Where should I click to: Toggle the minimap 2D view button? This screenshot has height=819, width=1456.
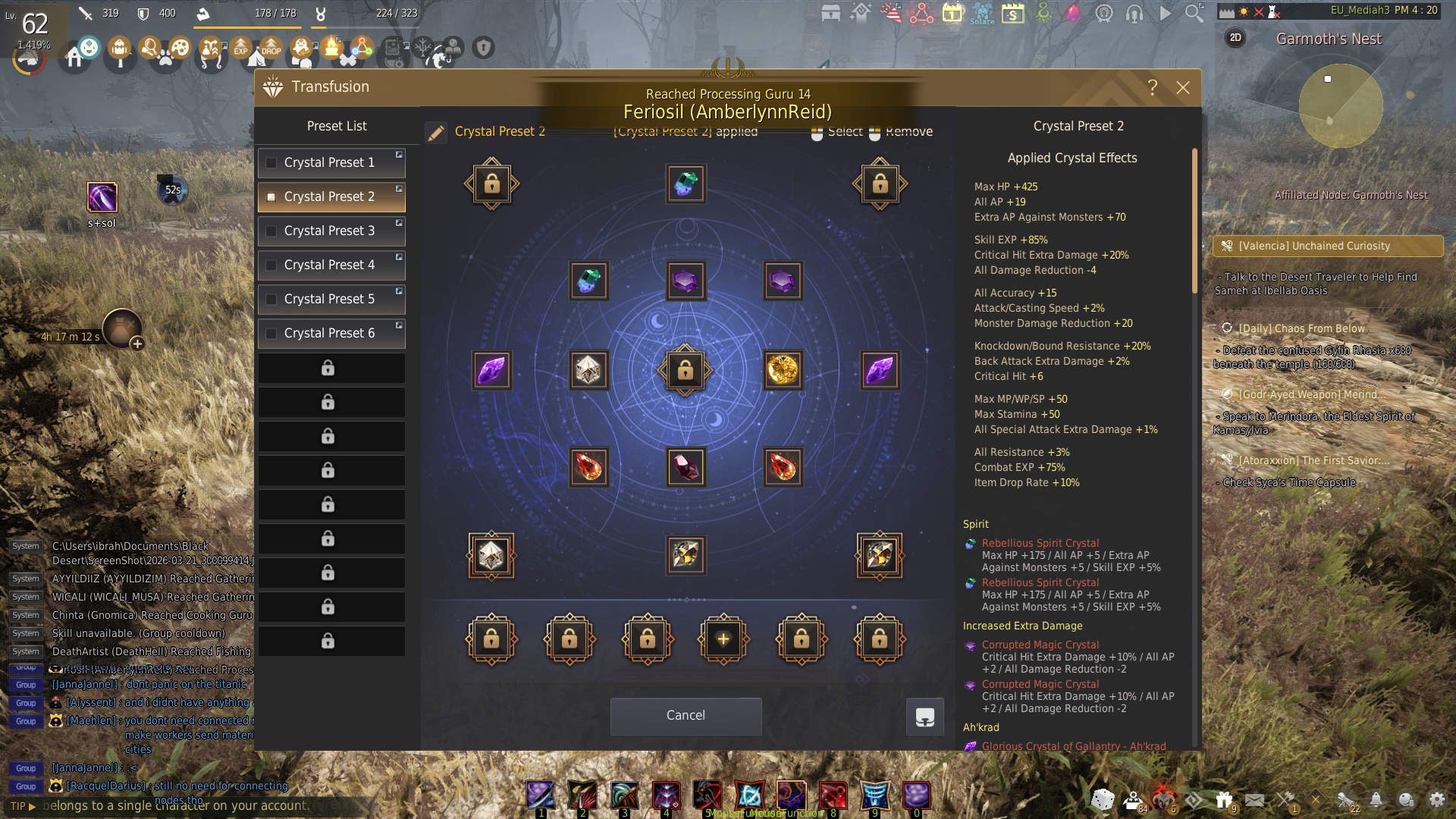point(1235,38)
